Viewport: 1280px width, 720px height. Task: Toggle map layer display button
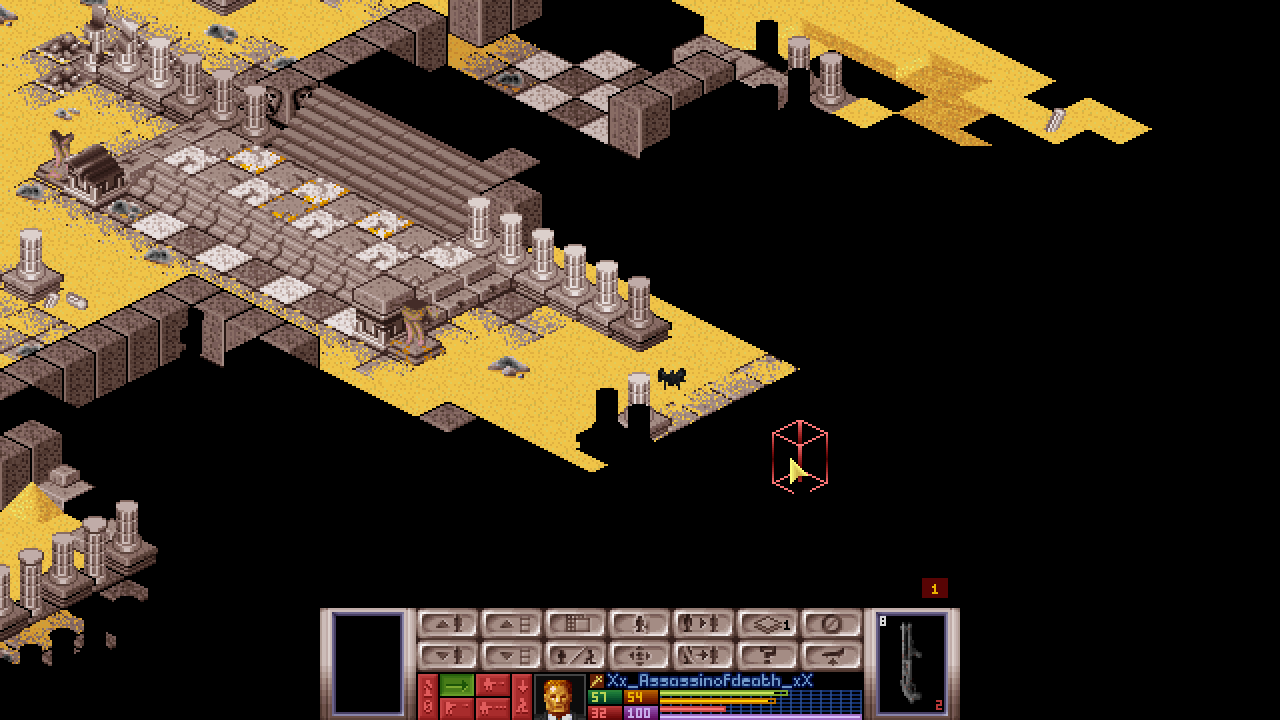(x=768, y=624)
